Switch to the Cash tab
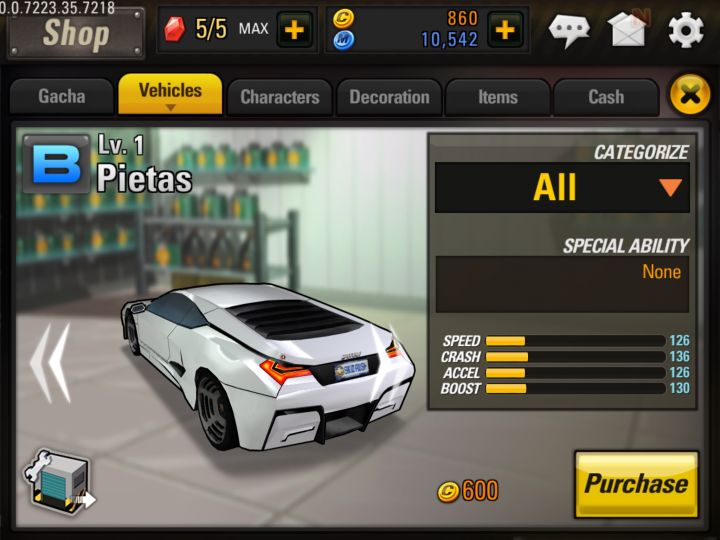The height and width of the screenshot is (540, 720). [605, 97]
